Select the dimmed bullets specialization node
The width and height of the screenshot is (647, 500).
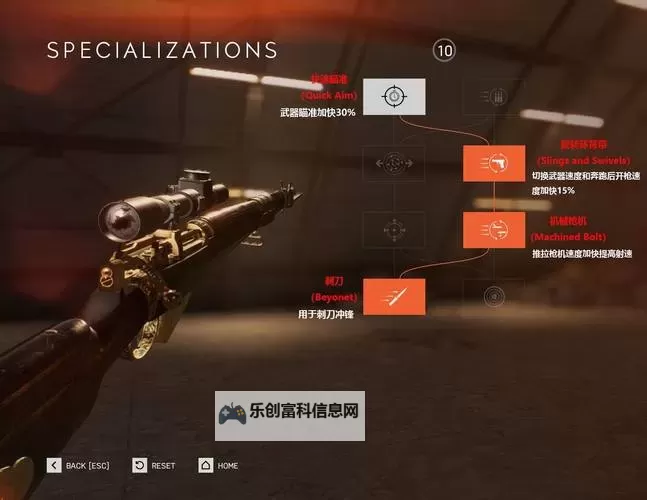tap(494, 96)
